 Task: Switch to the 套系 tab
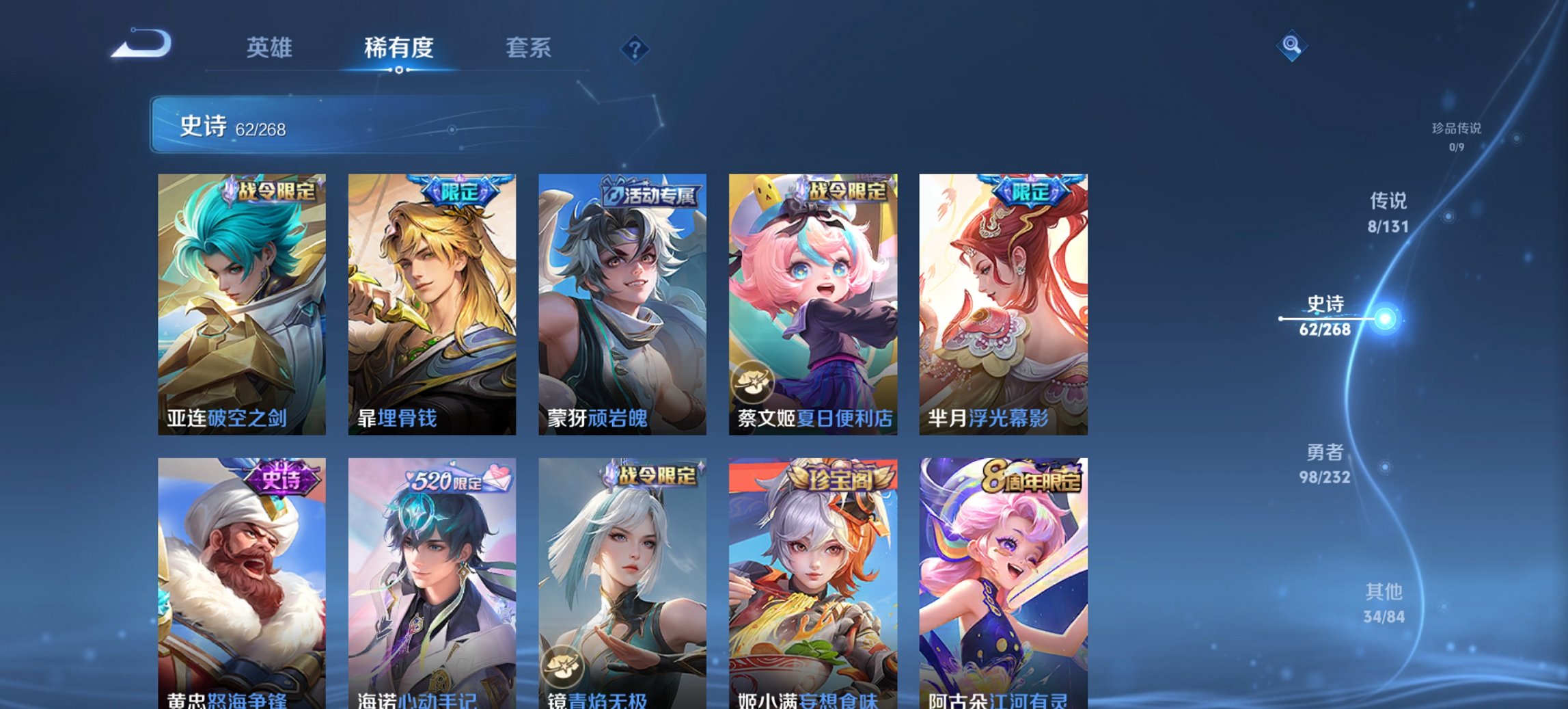[x=529, y=48]
